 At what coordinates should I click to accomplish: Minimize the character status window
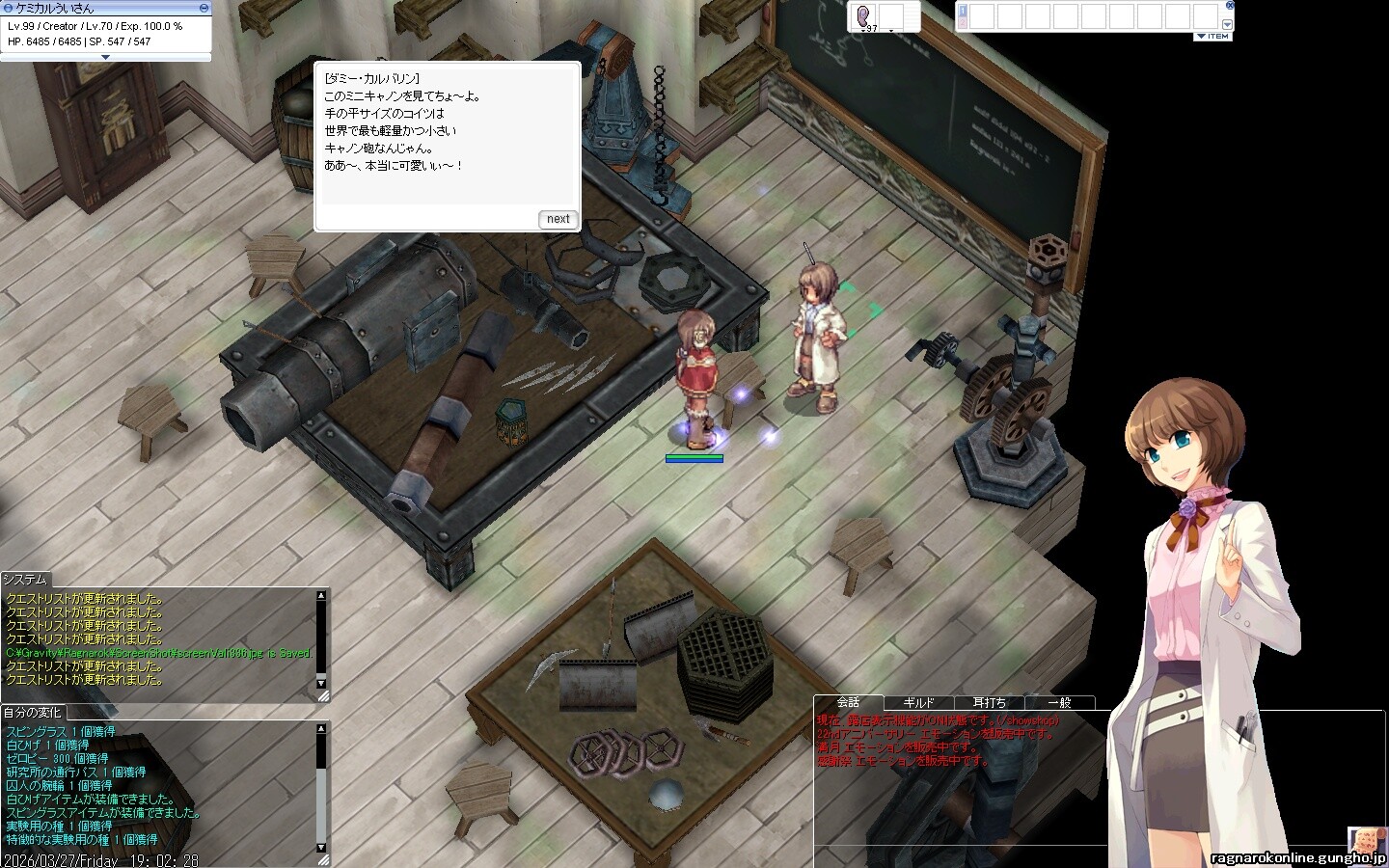[204, 8]
